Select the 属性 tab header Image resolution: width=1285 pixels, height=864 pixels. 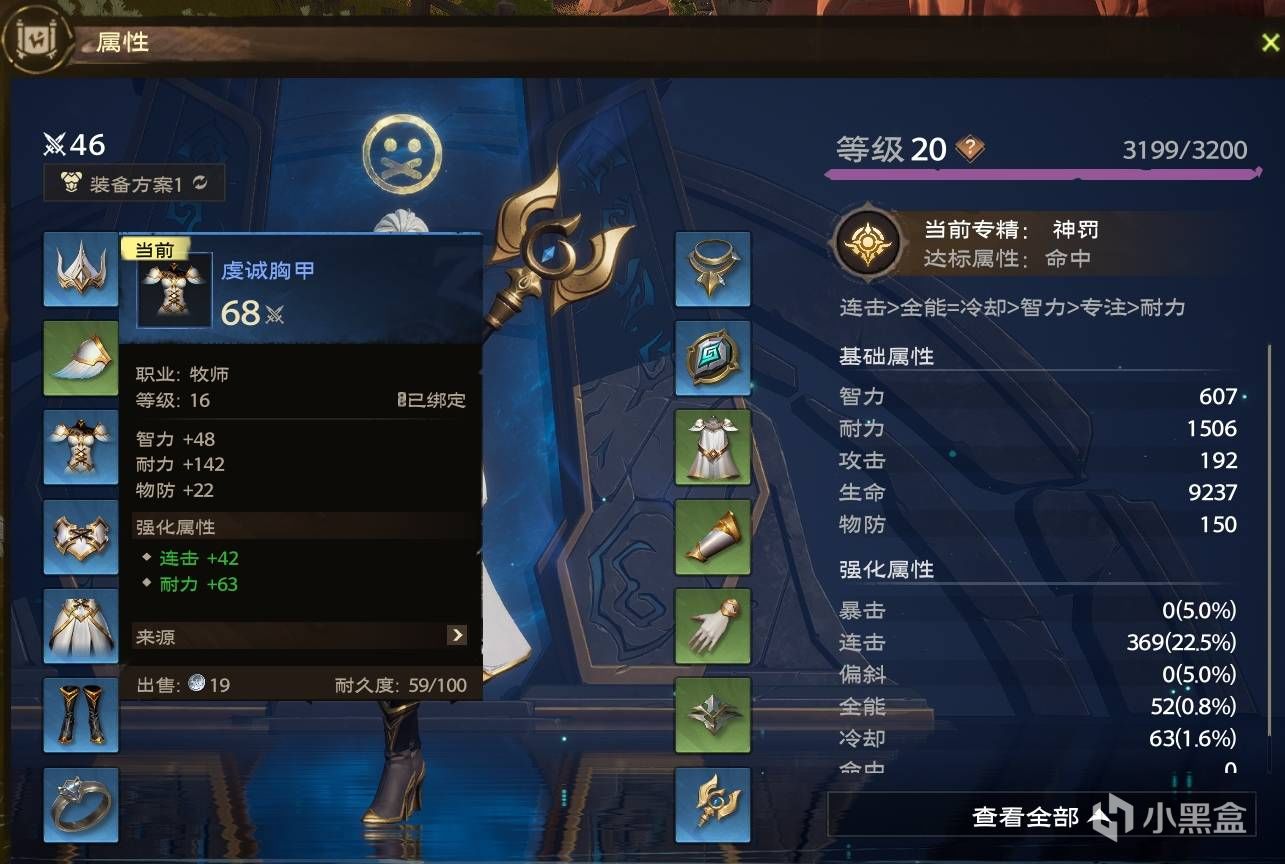click(x=120, y=43)
